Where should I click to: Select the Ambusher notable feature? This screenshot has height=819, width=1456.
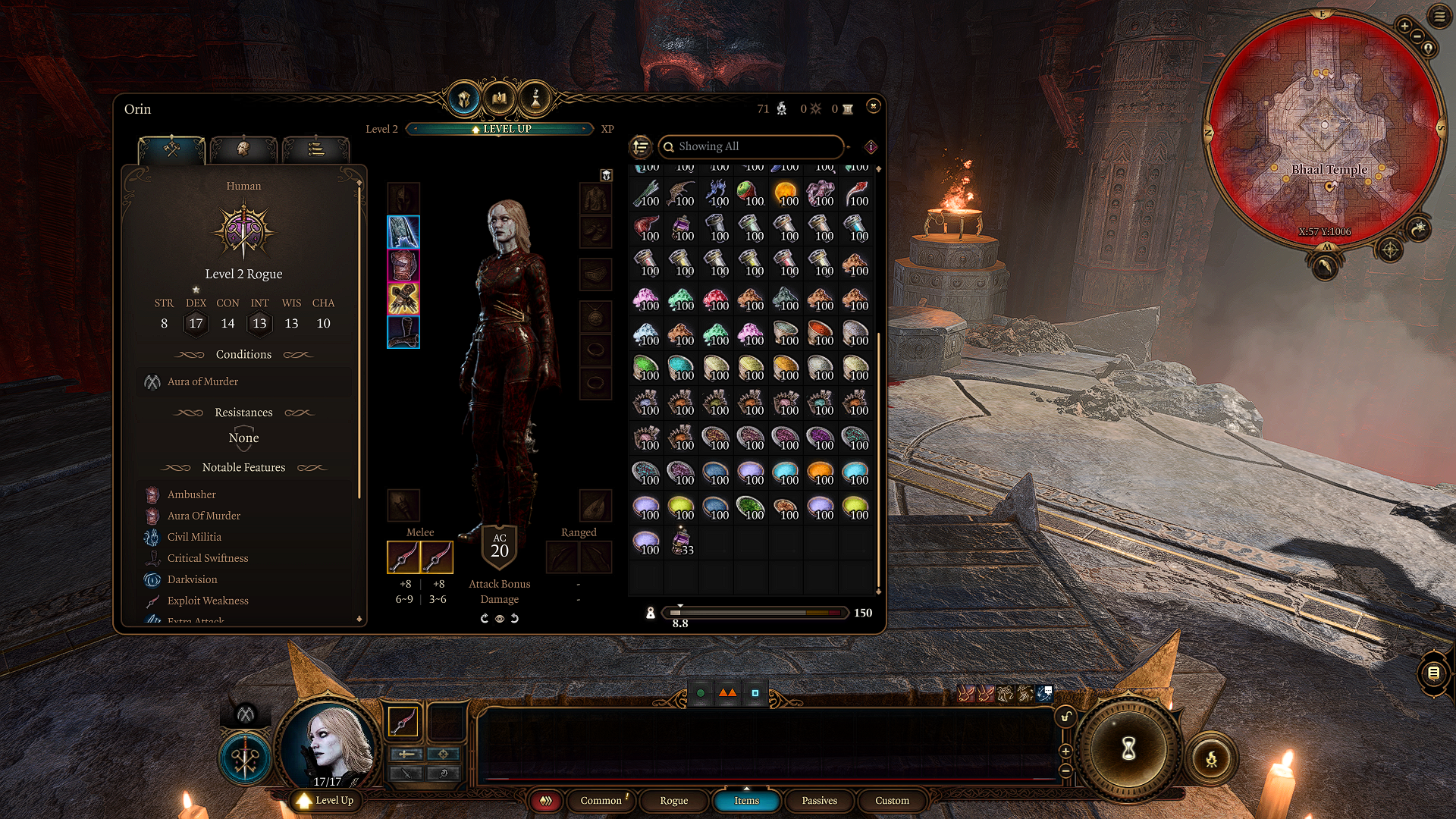click(192, 494)
